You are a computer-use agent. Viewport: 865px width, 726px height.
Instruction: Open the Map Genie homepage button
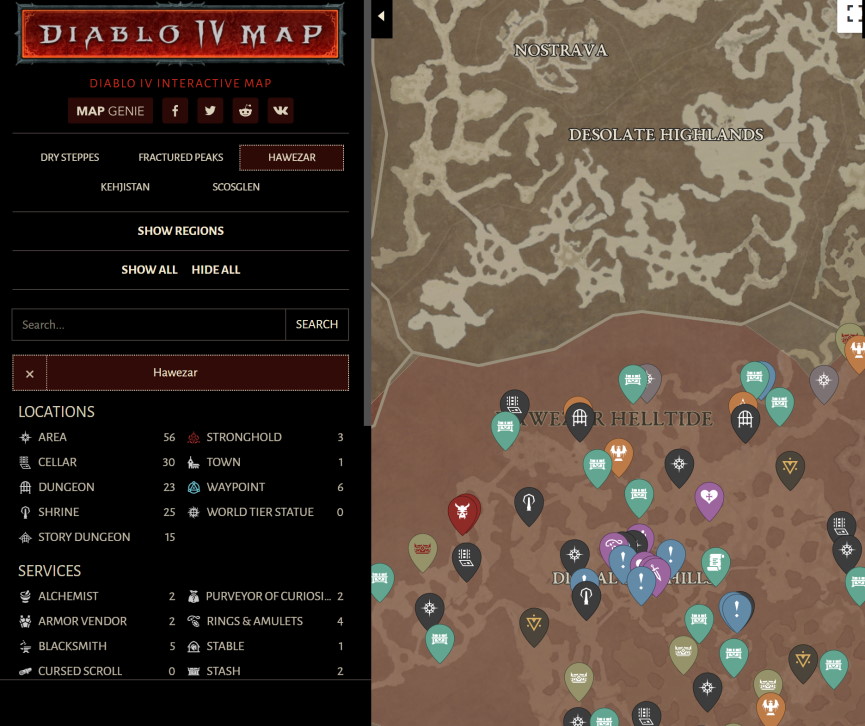click(110, 111)
